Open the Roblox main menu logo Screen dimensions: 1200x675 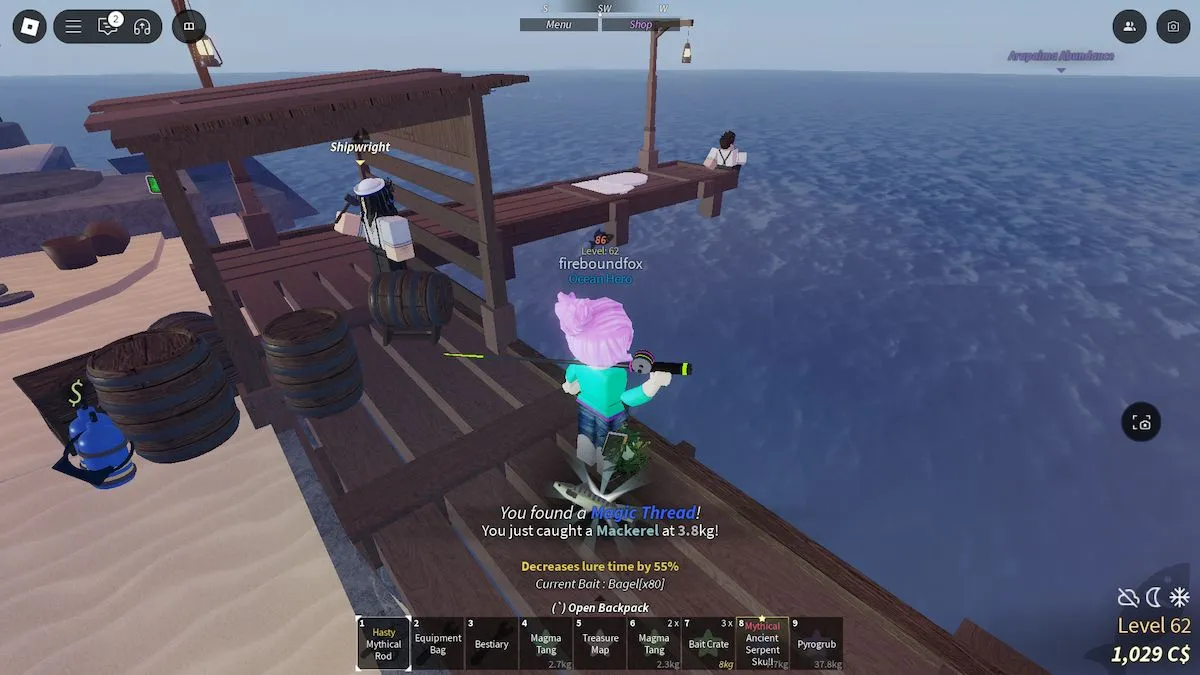[x=29, y=26]
